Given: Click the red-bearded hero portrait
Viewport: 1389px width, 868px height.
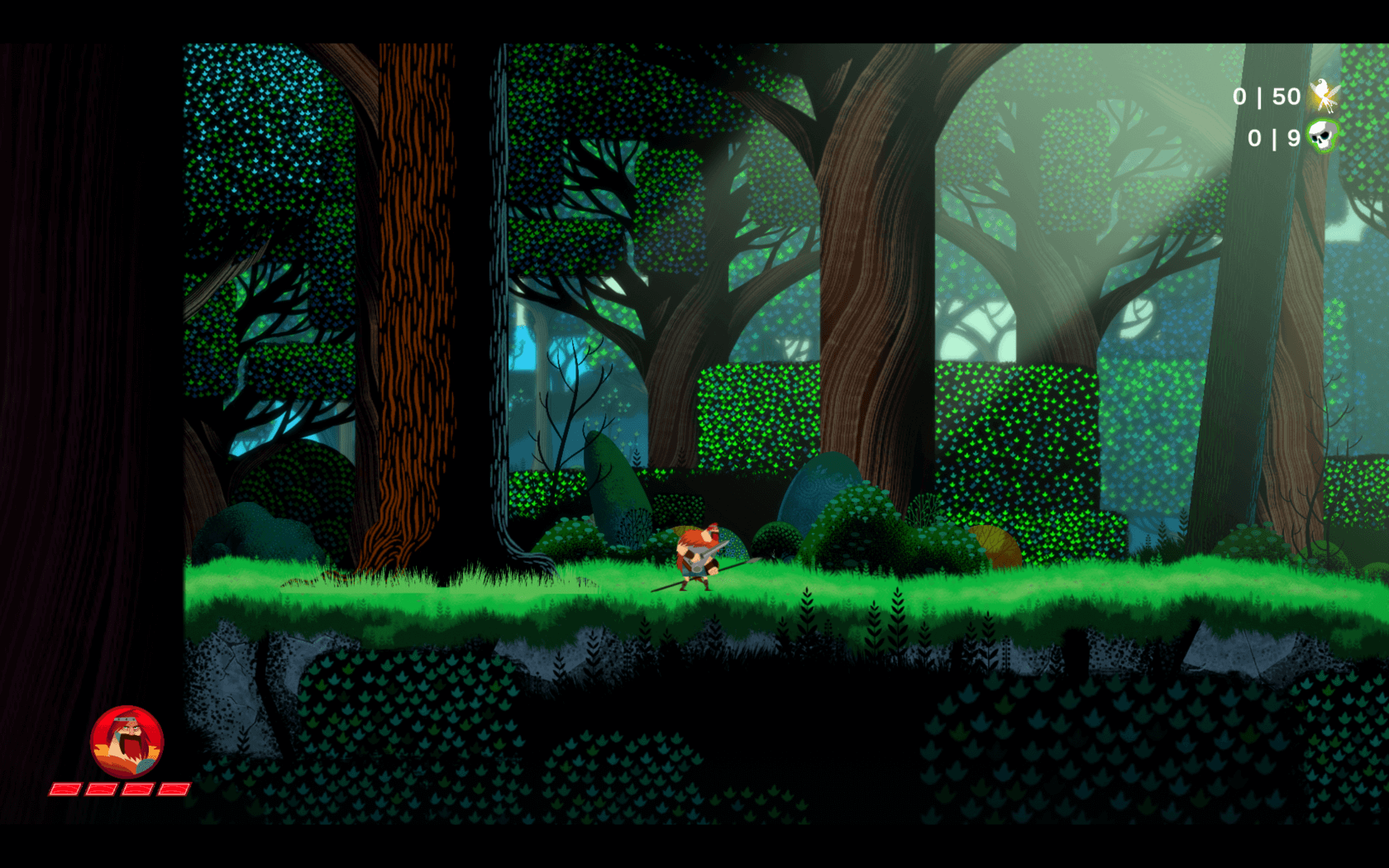Looking at the screenshot, I should (x=126, y=742).
